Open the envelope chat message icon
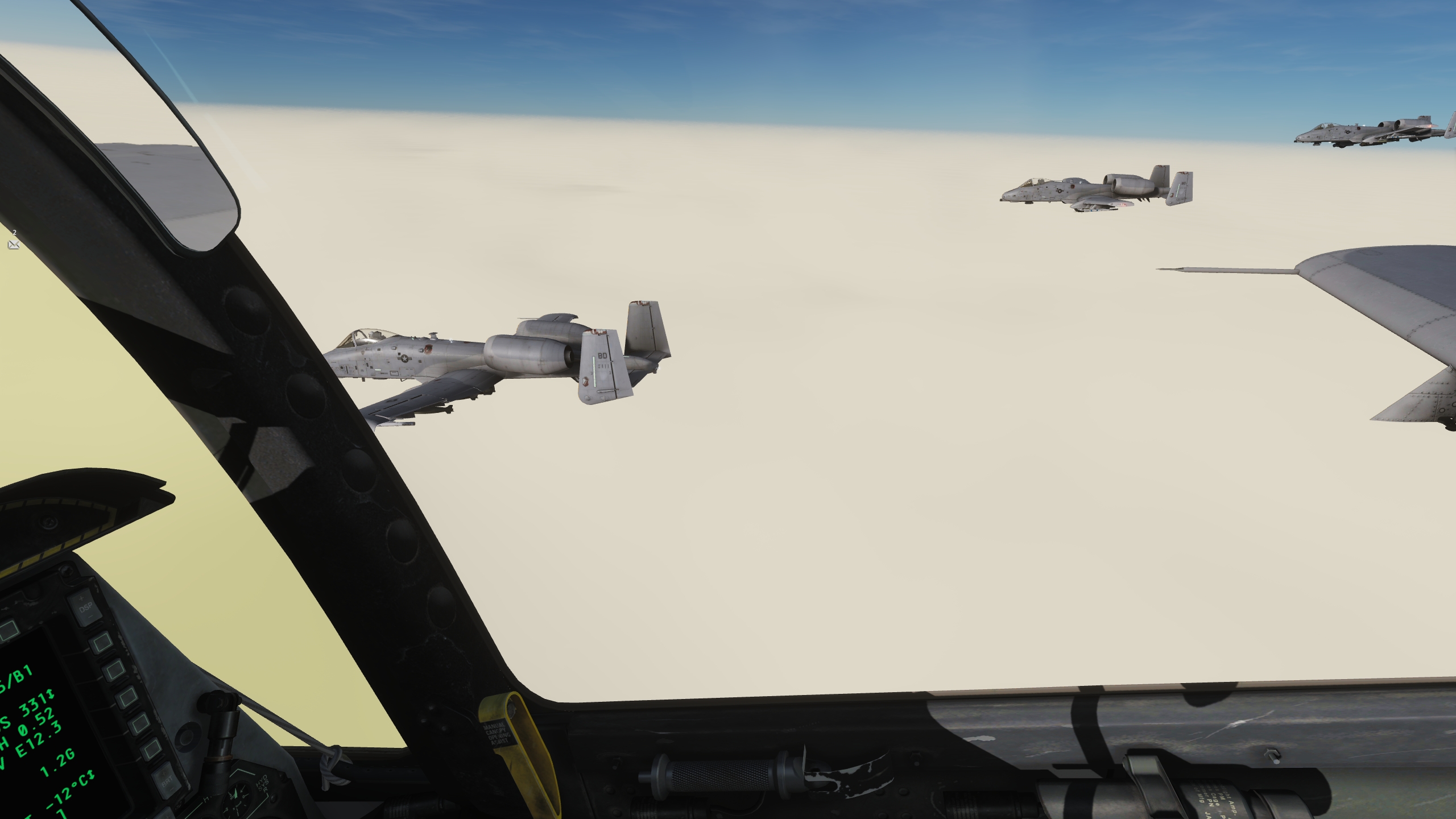Screen dimensions: 1456x819 [14, 245]
